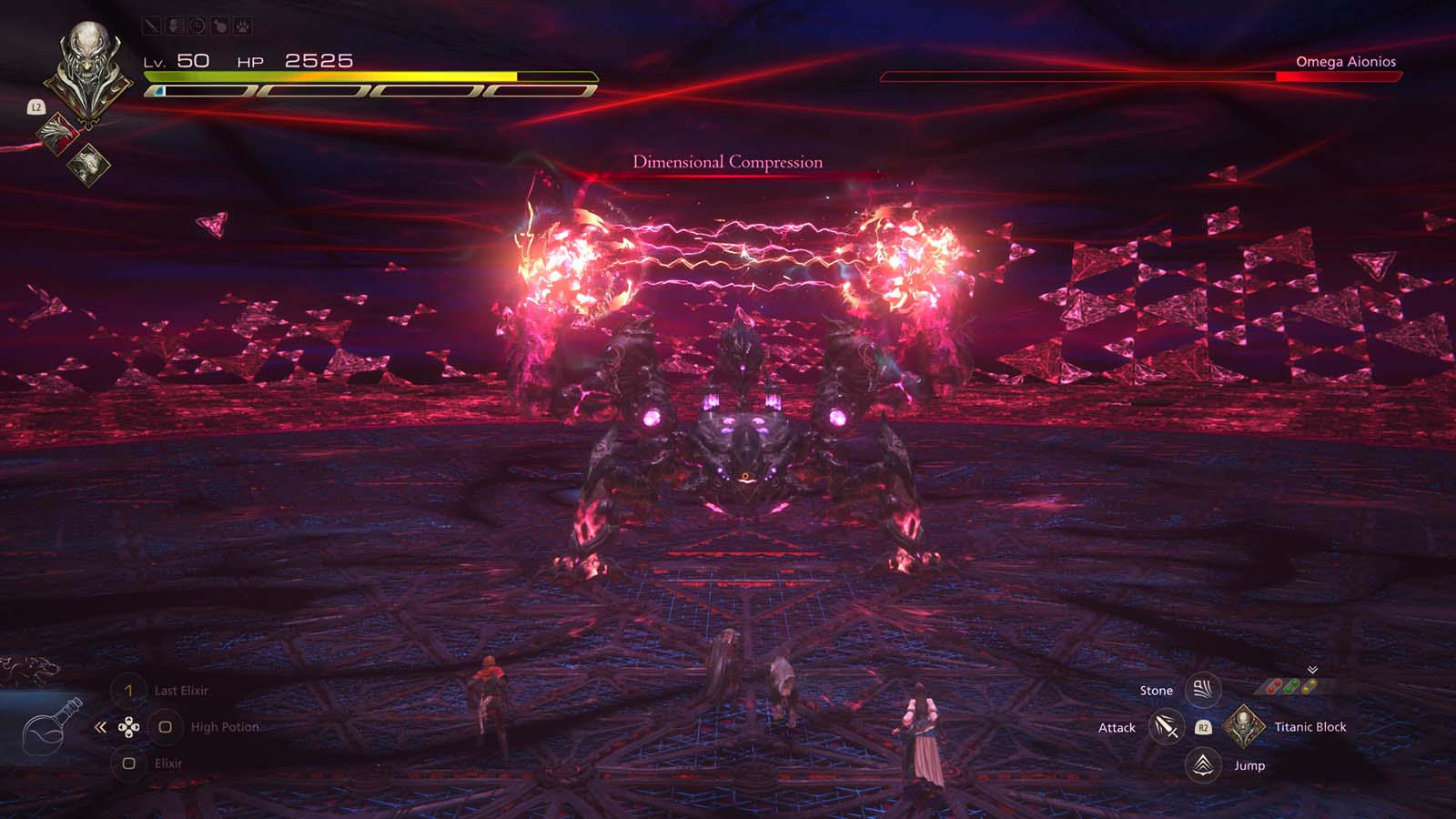Click the Titanic Block Eikon icon
This screenshot has height=819, width=1456.
1243,726
